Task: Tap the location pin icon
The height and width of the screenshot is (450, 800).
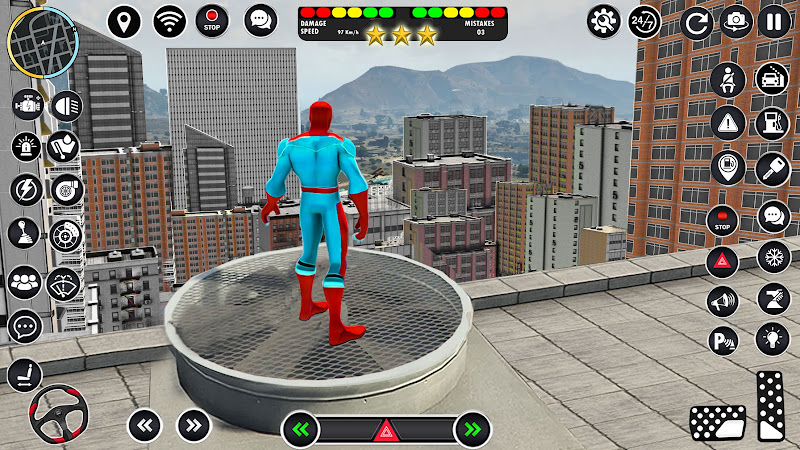Action: pyautogui.click(x=124, y=21)
